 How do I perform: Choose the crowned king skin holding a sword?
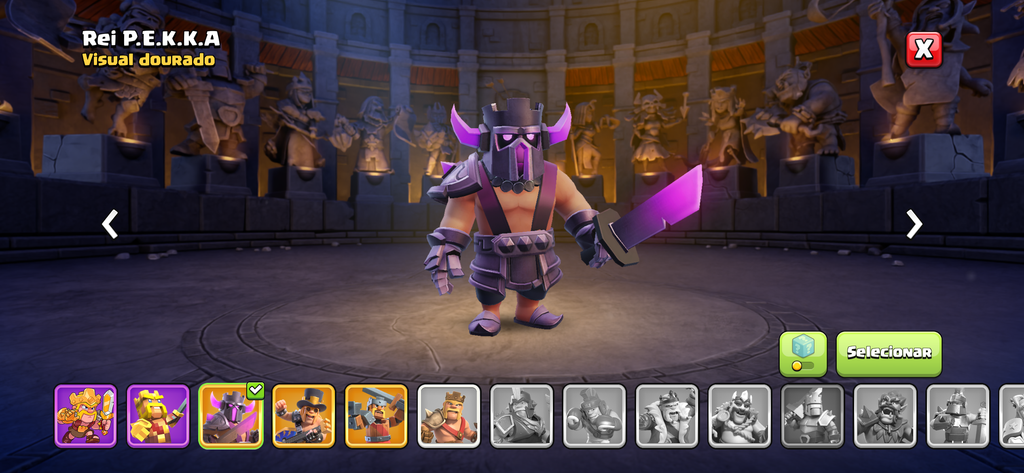pos(158,415)
